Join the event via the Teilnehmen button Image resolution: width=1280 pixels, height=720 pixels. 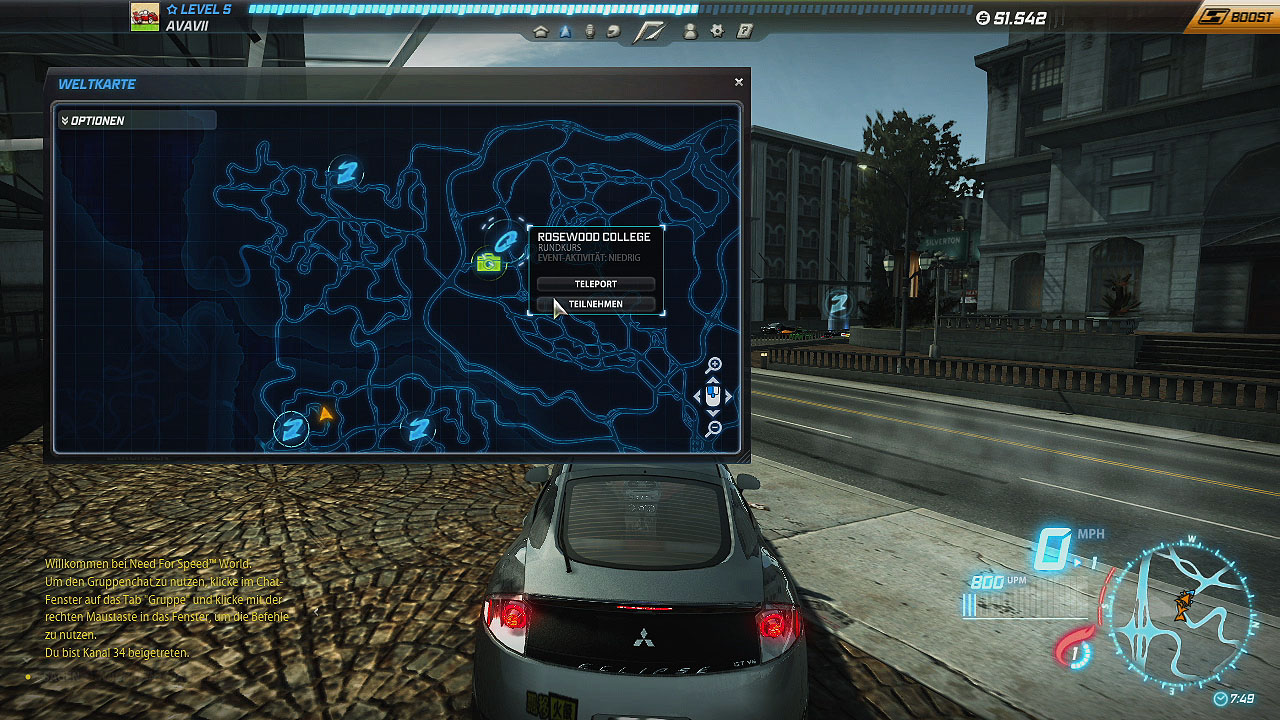(596, 304)
